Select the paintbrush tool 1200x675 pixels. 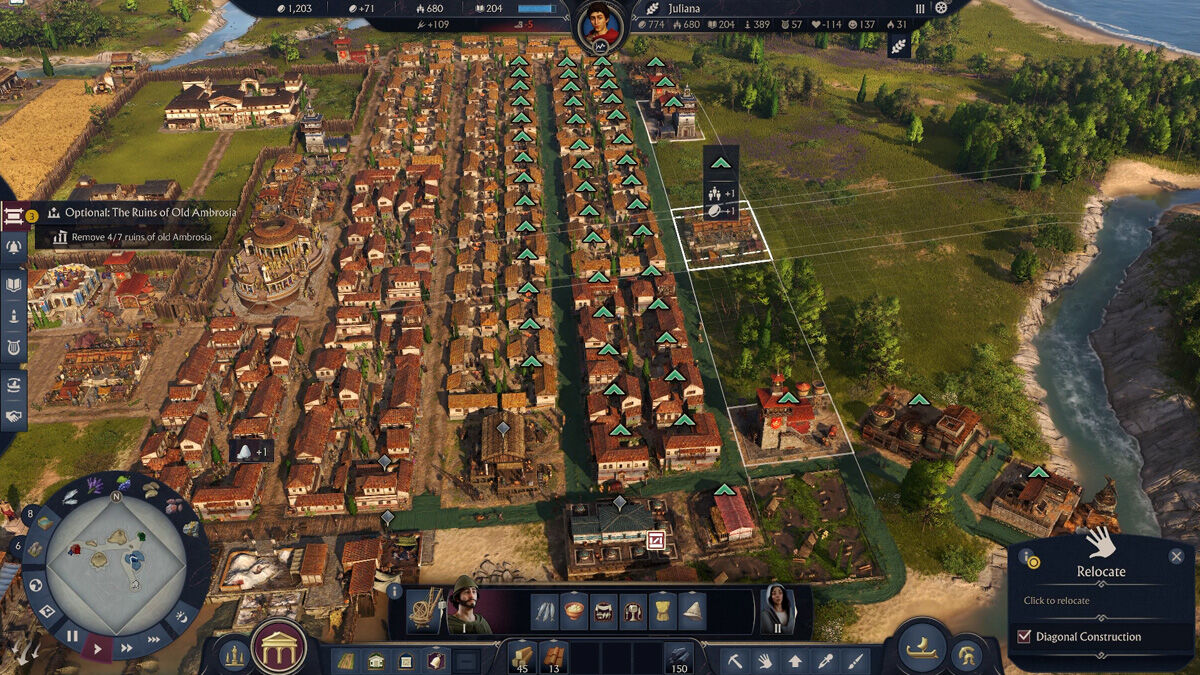[855, 660]
